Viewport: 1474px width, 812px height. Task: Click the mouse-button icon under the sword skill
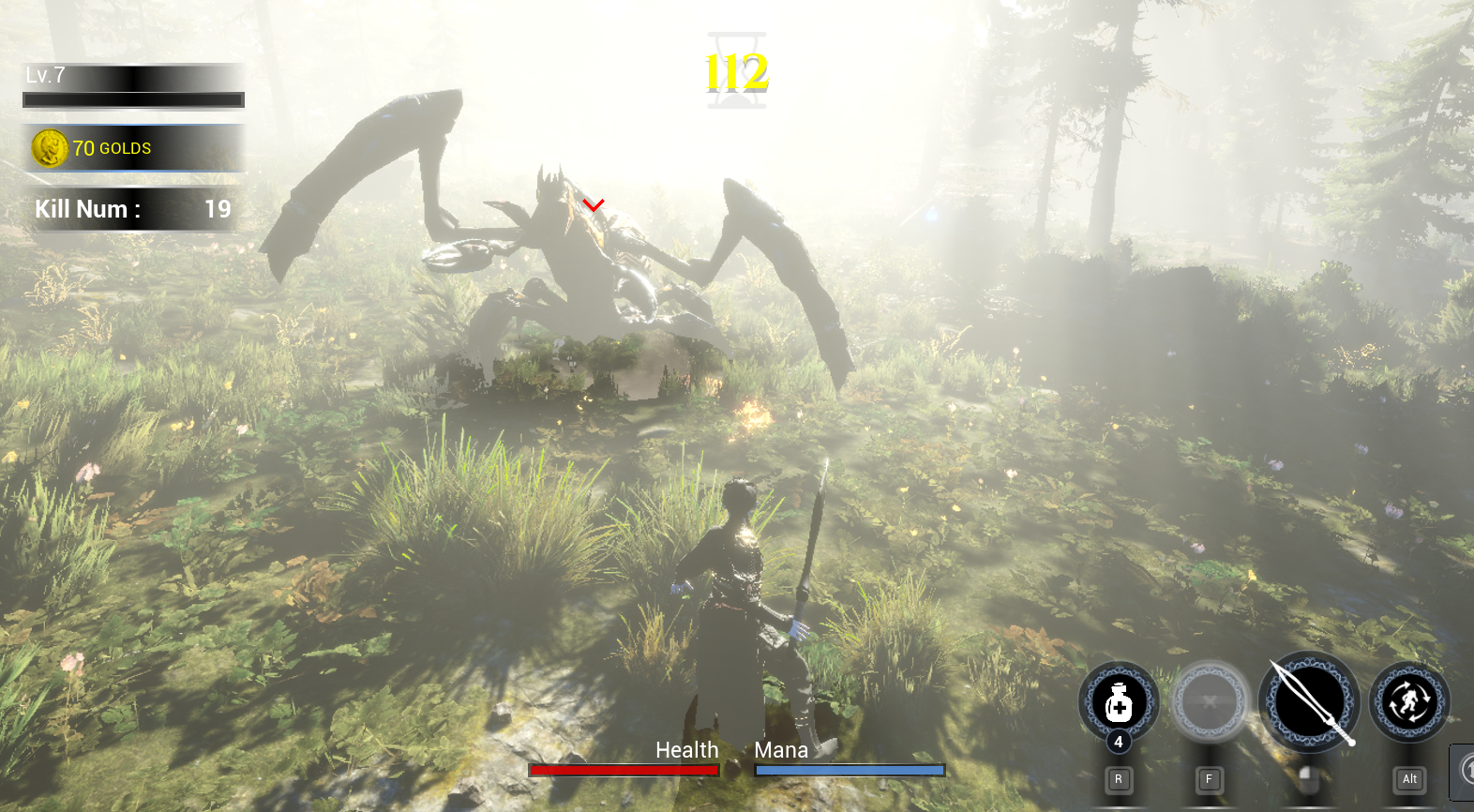(x=1309, y=779)
